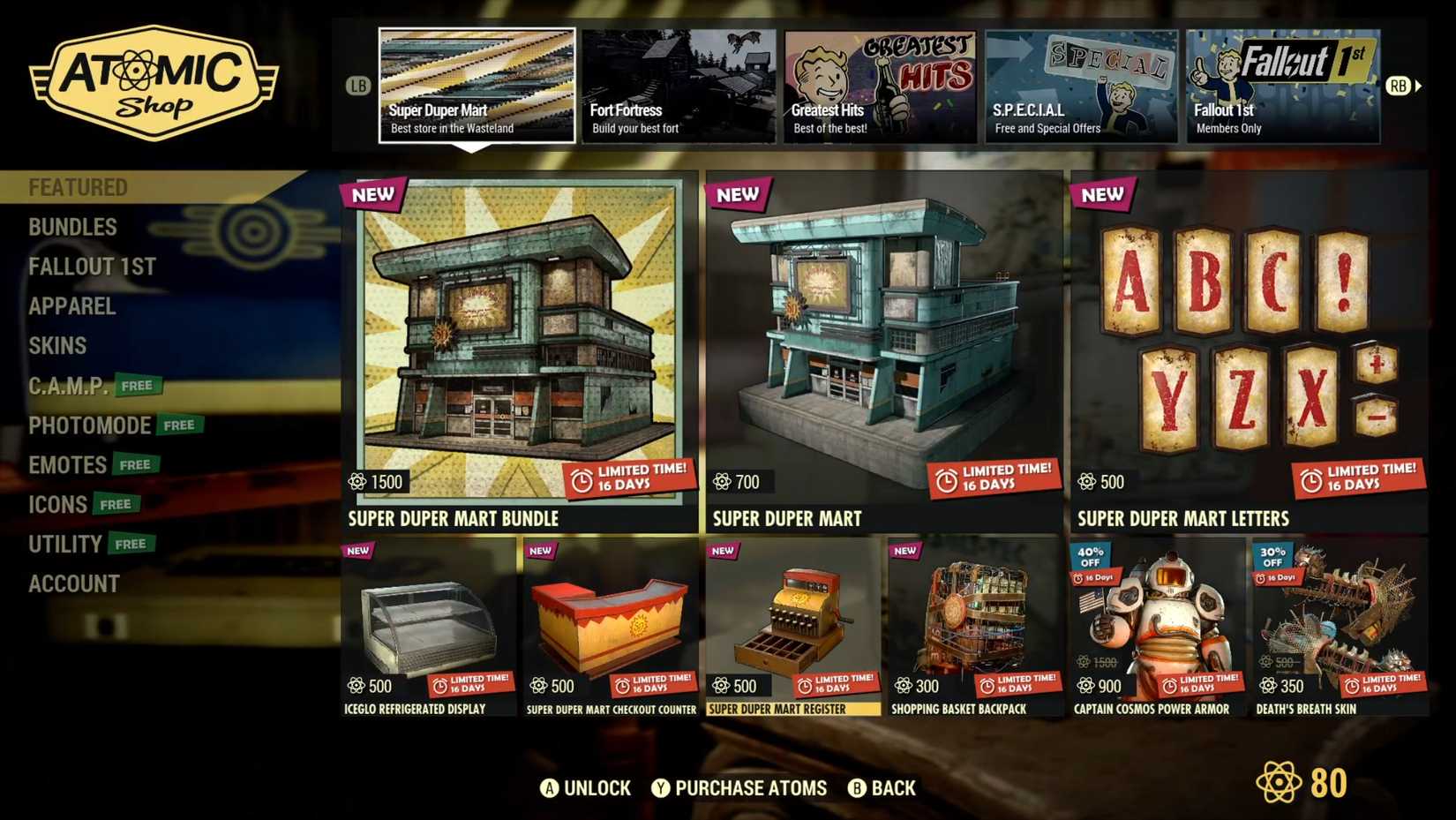Screen dimensions: 1456x820
Task: Open the Super Duper Mart banner tab
Action: (x=477, y=84)
